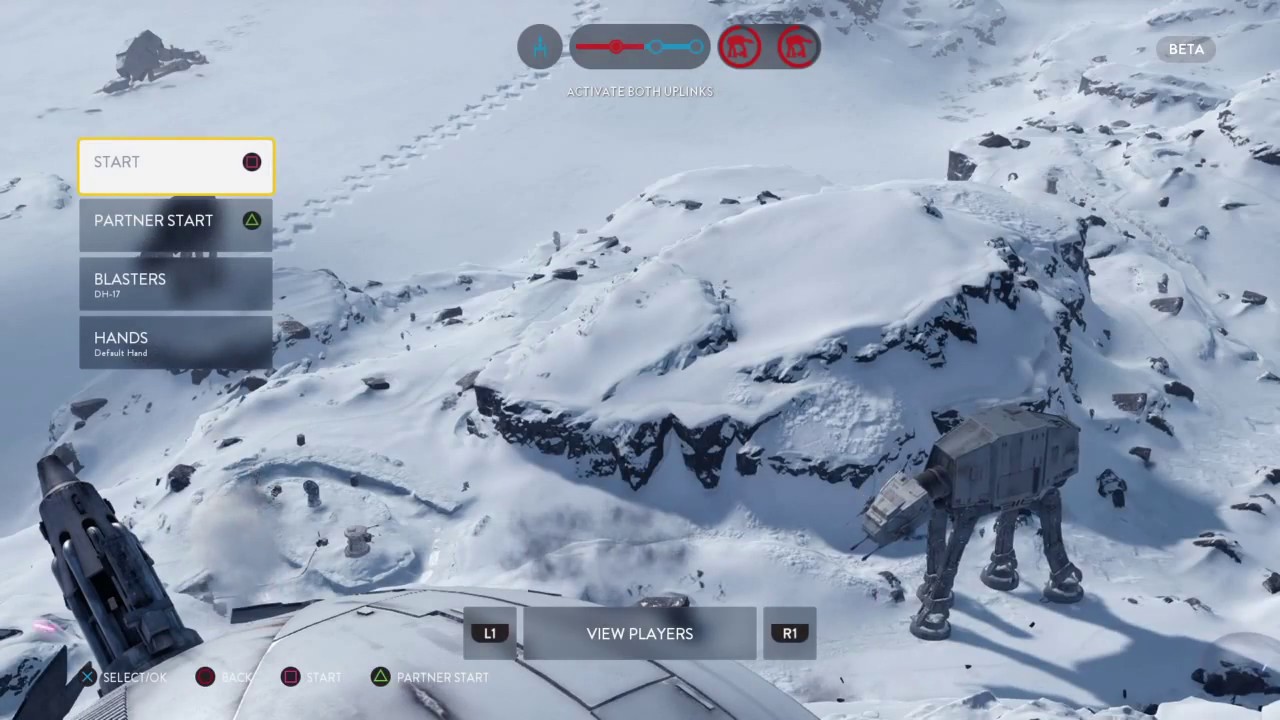Click the green triangle icon beside PARTNER START
This screenshot has width=1280, height=720.
tap(251, 220)
